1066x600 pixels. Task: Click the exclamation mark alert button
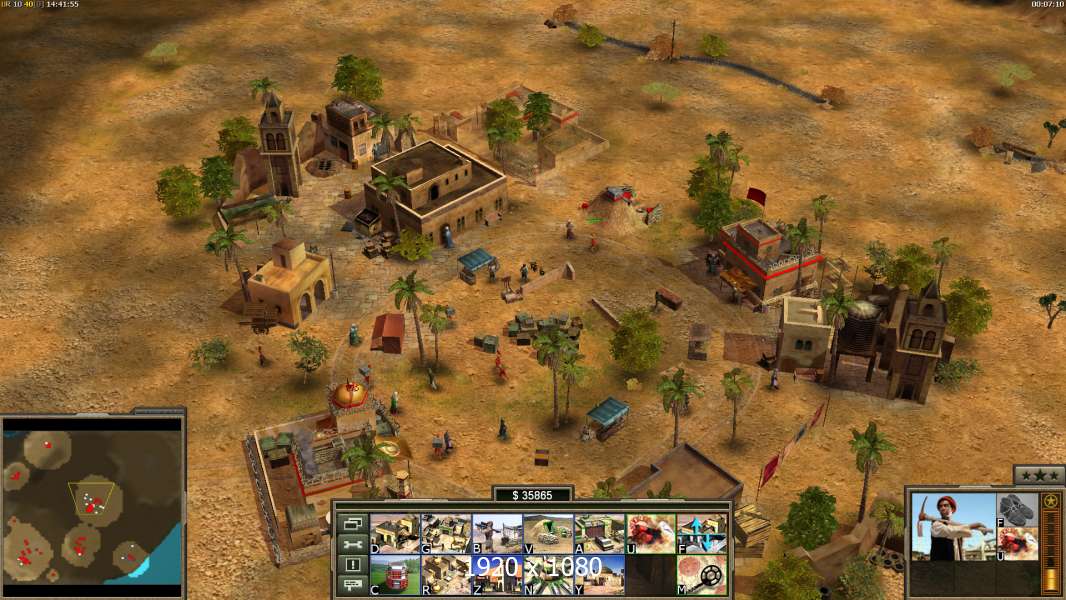(x=351, y=565)
